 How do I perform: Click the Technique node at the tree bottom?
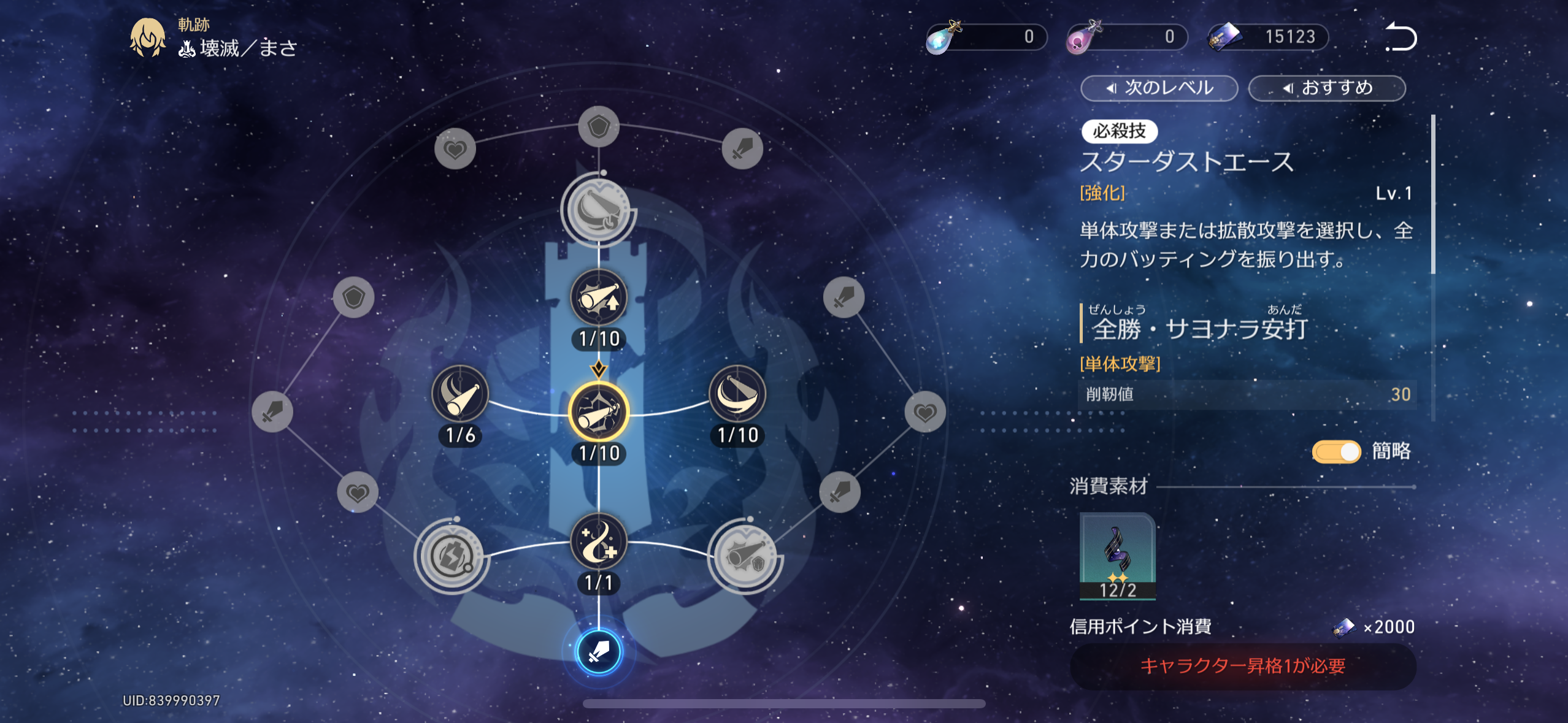click(x=599, y=652)
